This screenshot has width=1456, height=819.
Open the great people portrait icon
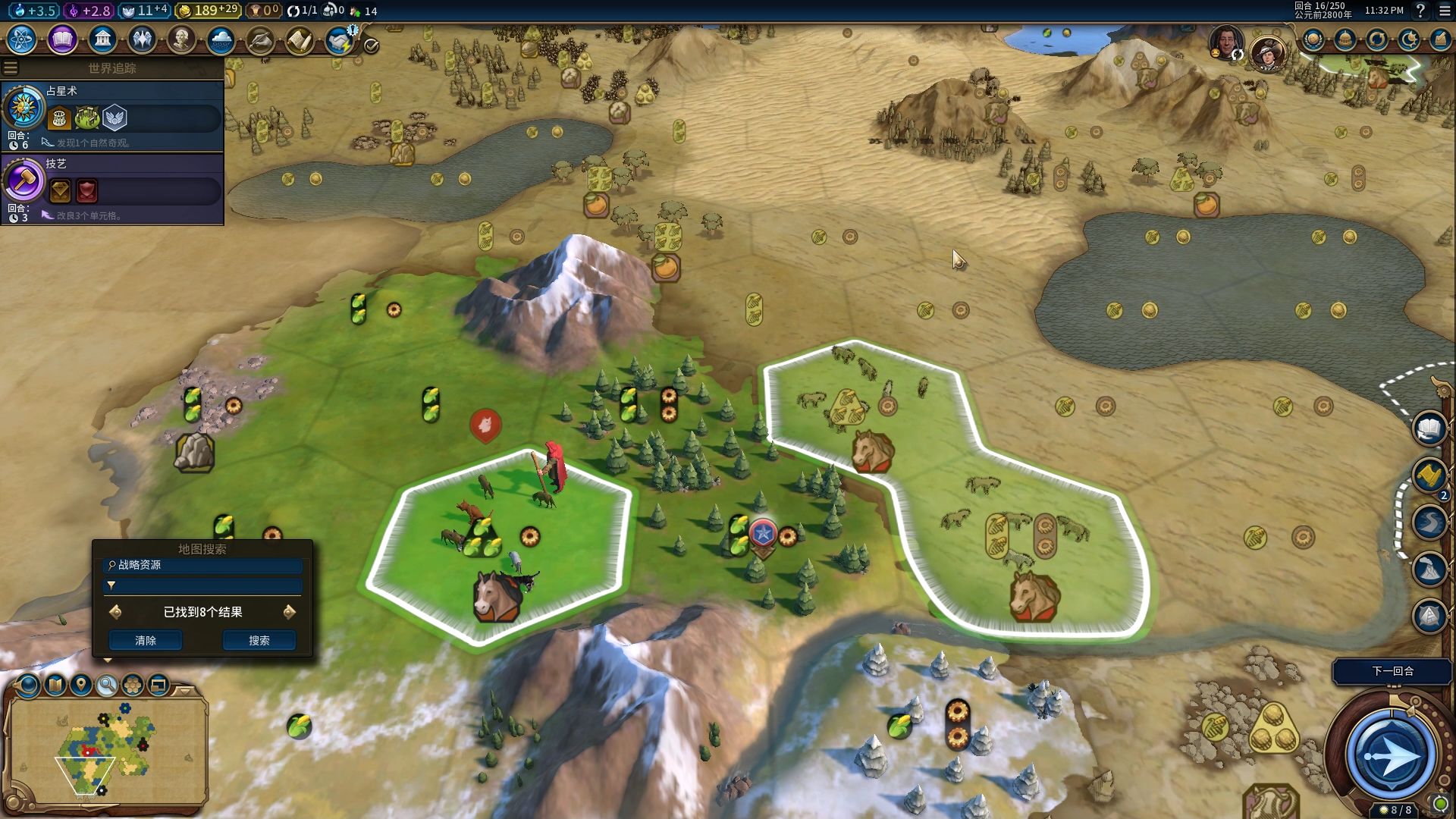point(181,39)
